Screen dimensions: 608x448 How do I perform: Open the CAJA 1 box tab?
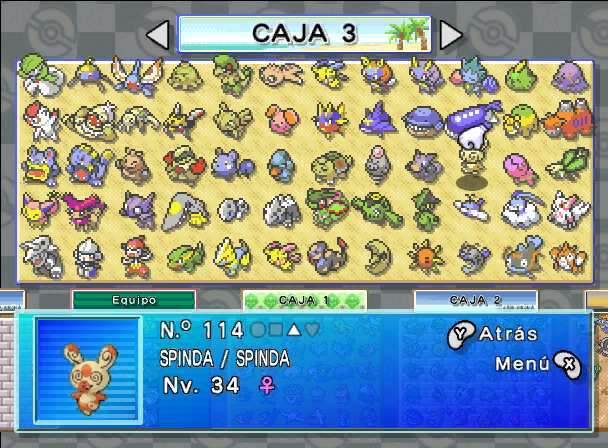304,299
